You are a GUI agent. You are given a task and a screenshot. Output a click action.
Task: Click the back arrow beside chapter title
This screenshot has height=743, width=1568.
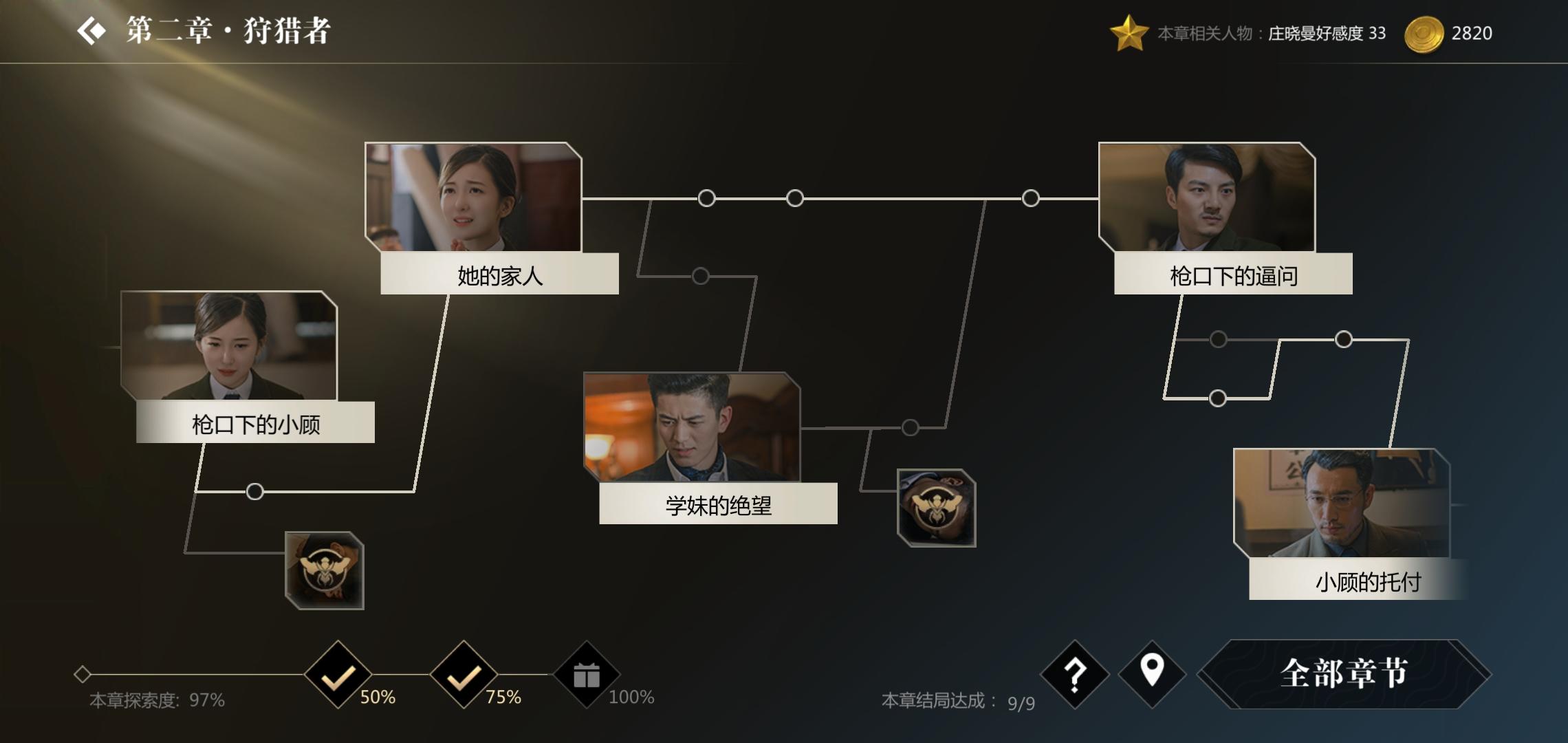click(93, 30)
